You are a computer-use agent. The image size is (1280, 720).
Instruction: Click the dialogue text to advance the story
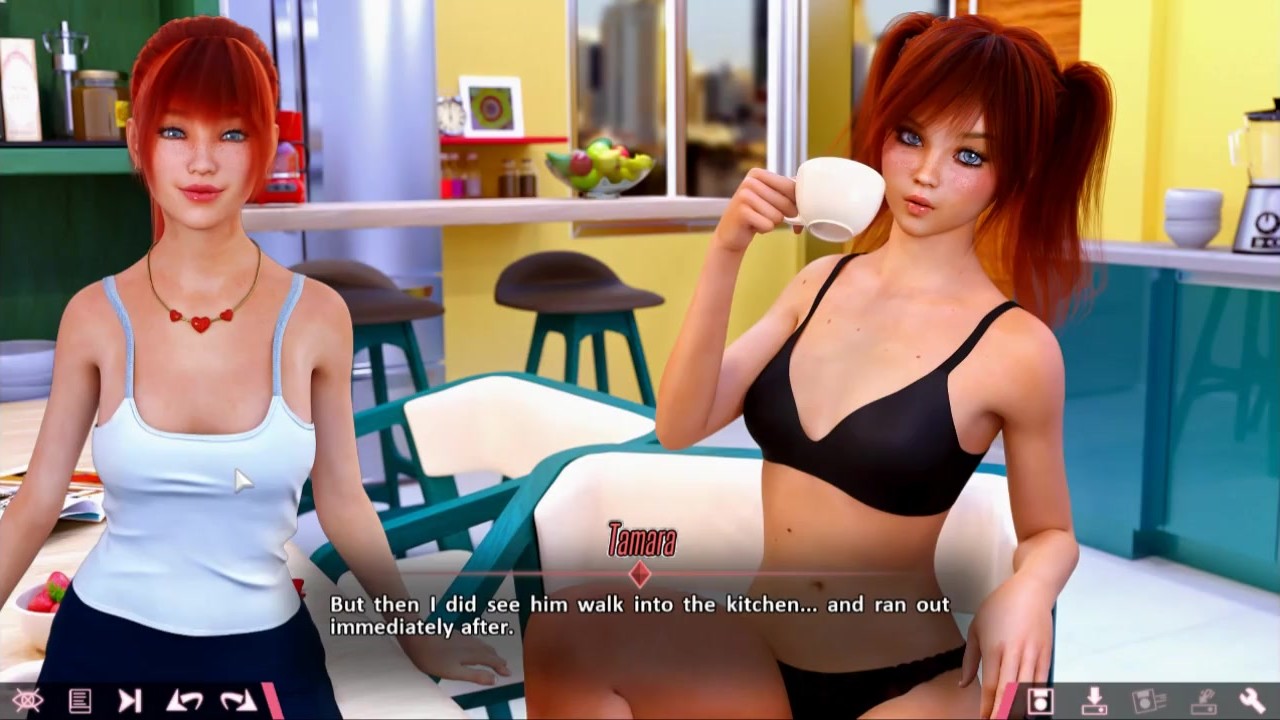click(640, 612)
